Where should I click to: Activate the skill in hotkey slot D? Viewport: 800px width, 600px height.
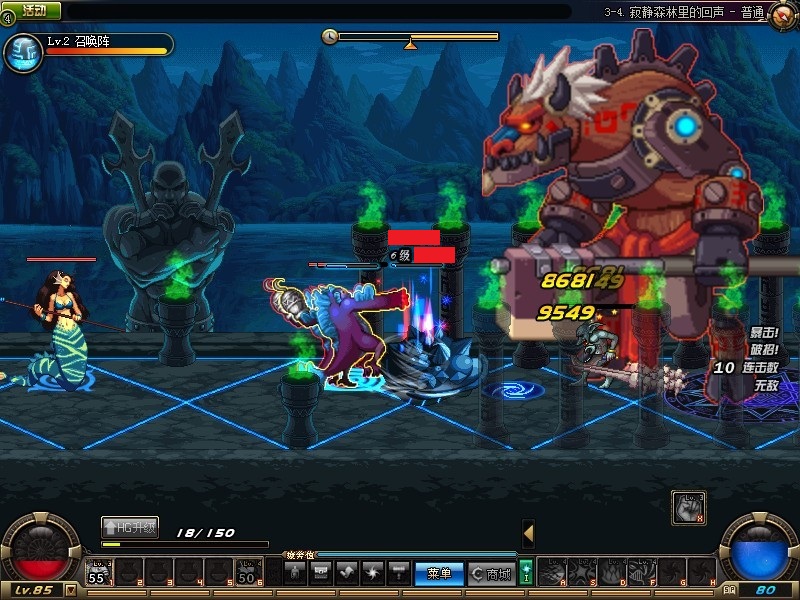612,572
